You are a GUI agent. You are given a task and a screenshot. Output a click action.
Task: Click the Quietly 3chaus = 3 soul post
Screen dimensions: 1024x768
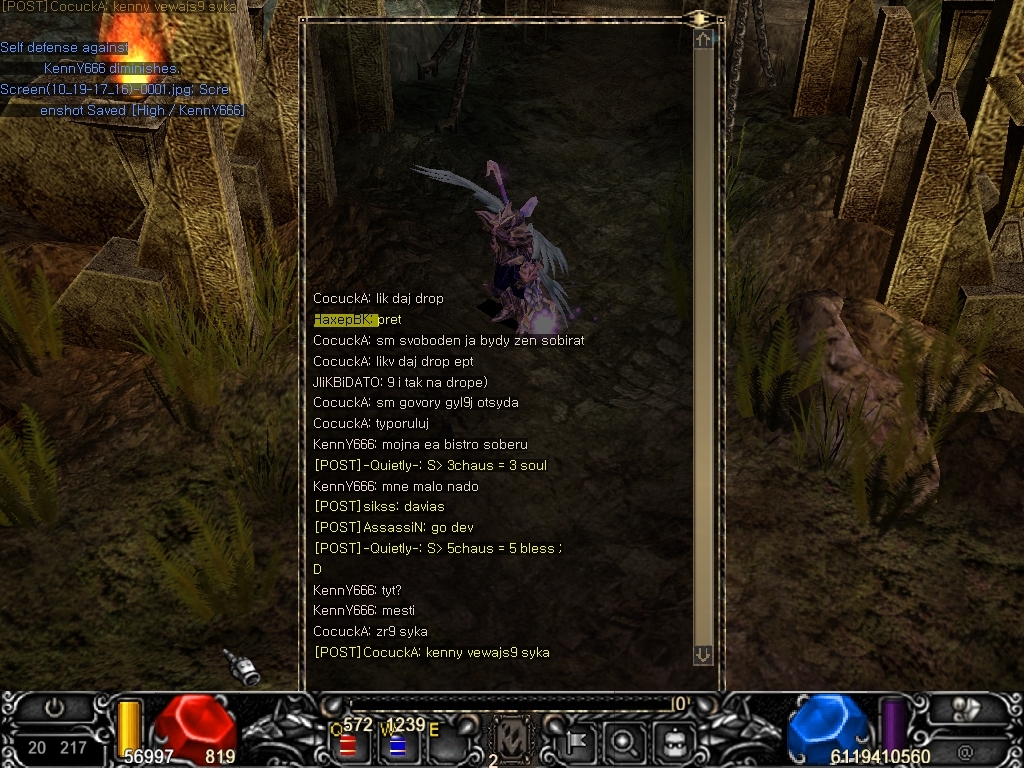tap(430, 465)
